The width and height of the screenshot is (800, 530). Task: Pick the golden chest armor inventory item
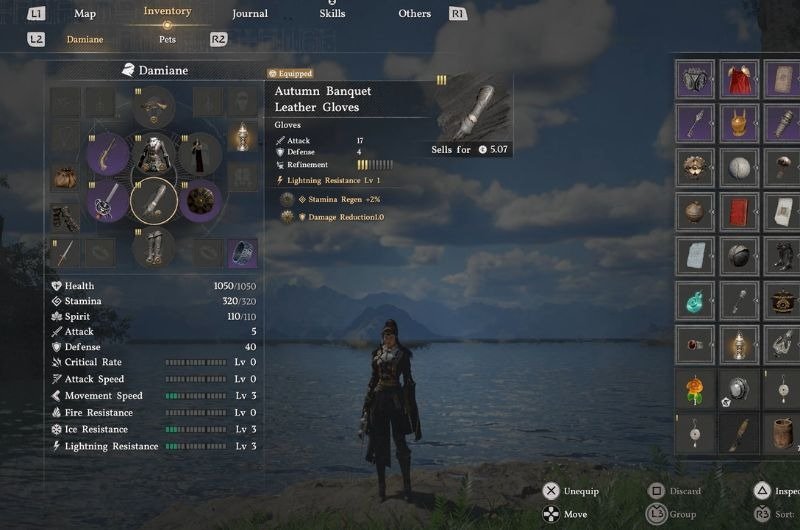click(739, 124)
